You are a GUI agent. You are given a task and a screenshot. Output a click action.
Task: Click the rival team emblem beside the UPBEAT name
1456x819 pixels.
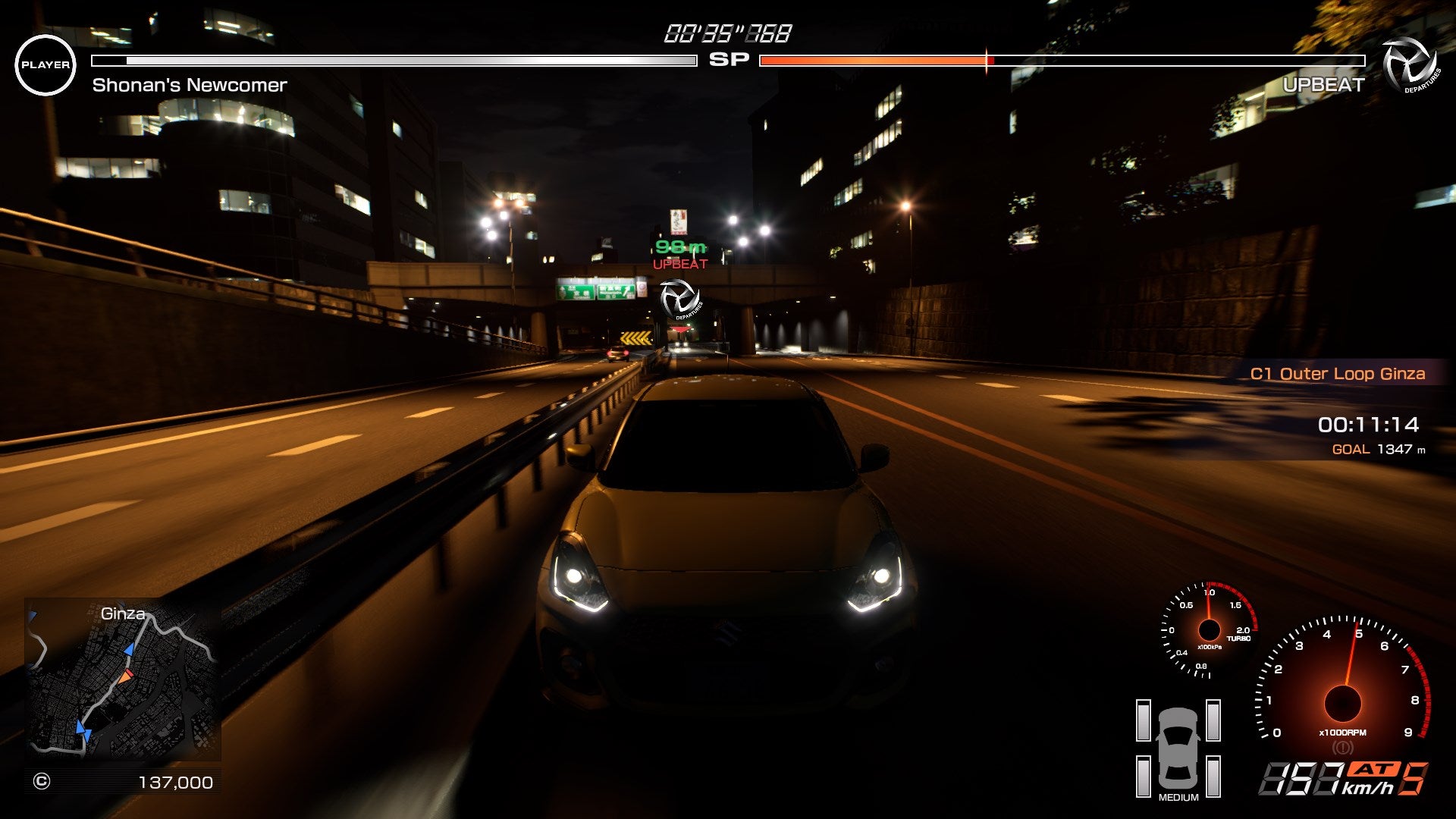point(1409,65)
